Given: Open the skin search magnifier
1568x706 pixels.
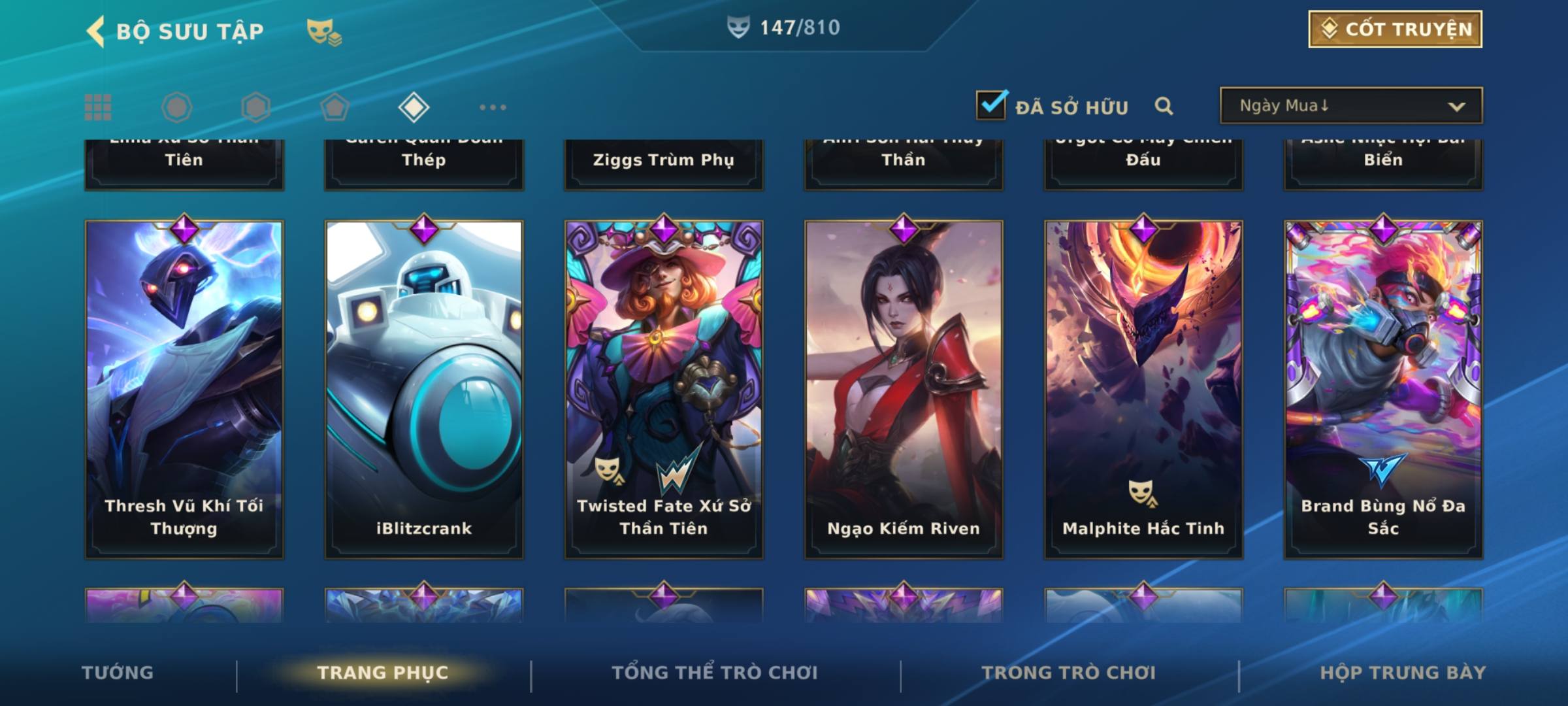Looking at the screenshot, I should pos(1164,106).
